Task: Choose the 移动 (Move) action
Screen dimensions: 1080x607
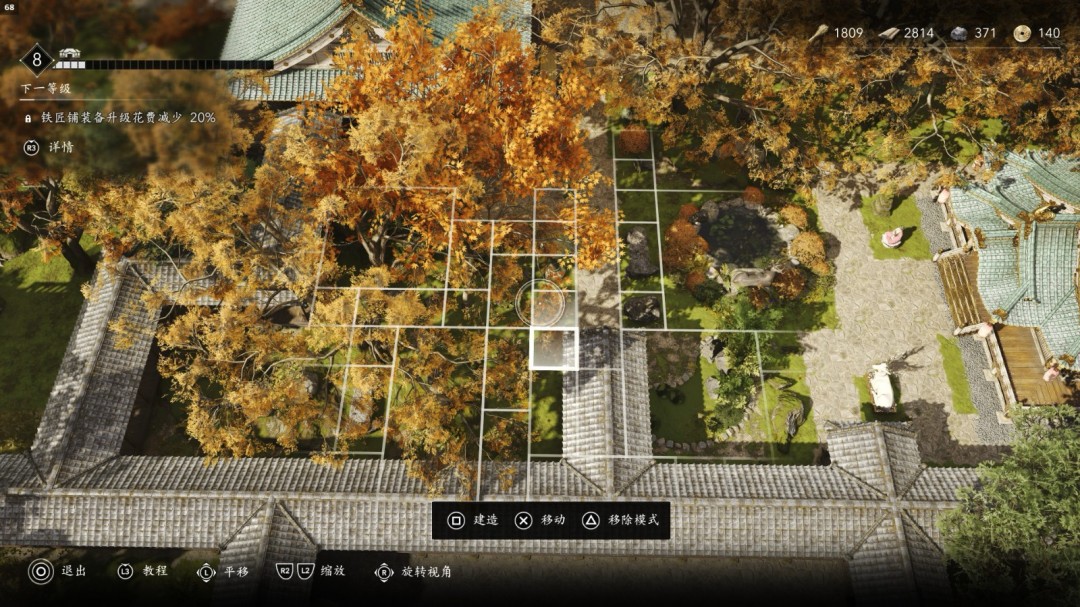Action: (x=540, y=520)
